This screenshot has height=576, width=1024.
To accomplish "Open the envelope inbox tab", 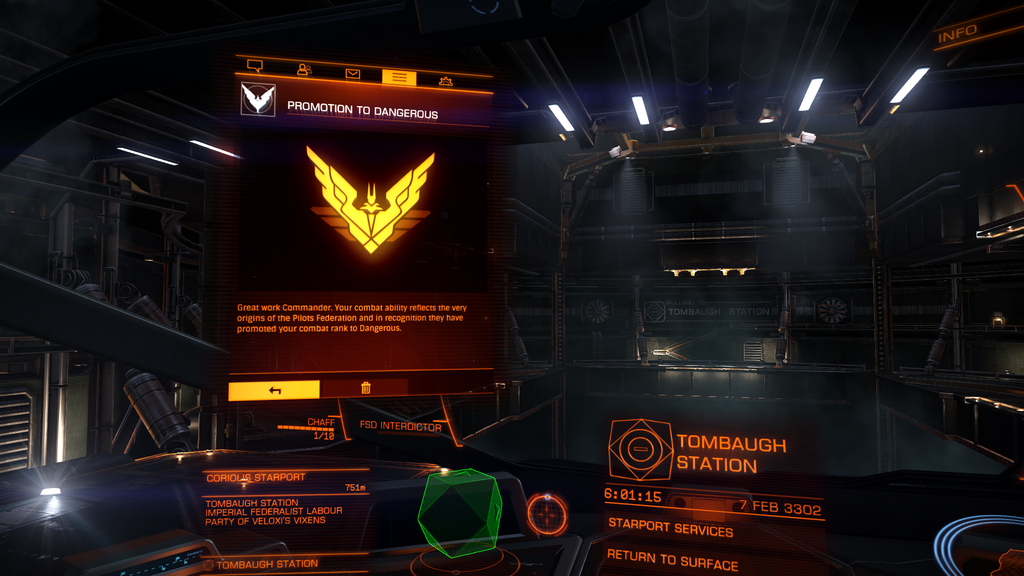I will click(x=352, y=73).
